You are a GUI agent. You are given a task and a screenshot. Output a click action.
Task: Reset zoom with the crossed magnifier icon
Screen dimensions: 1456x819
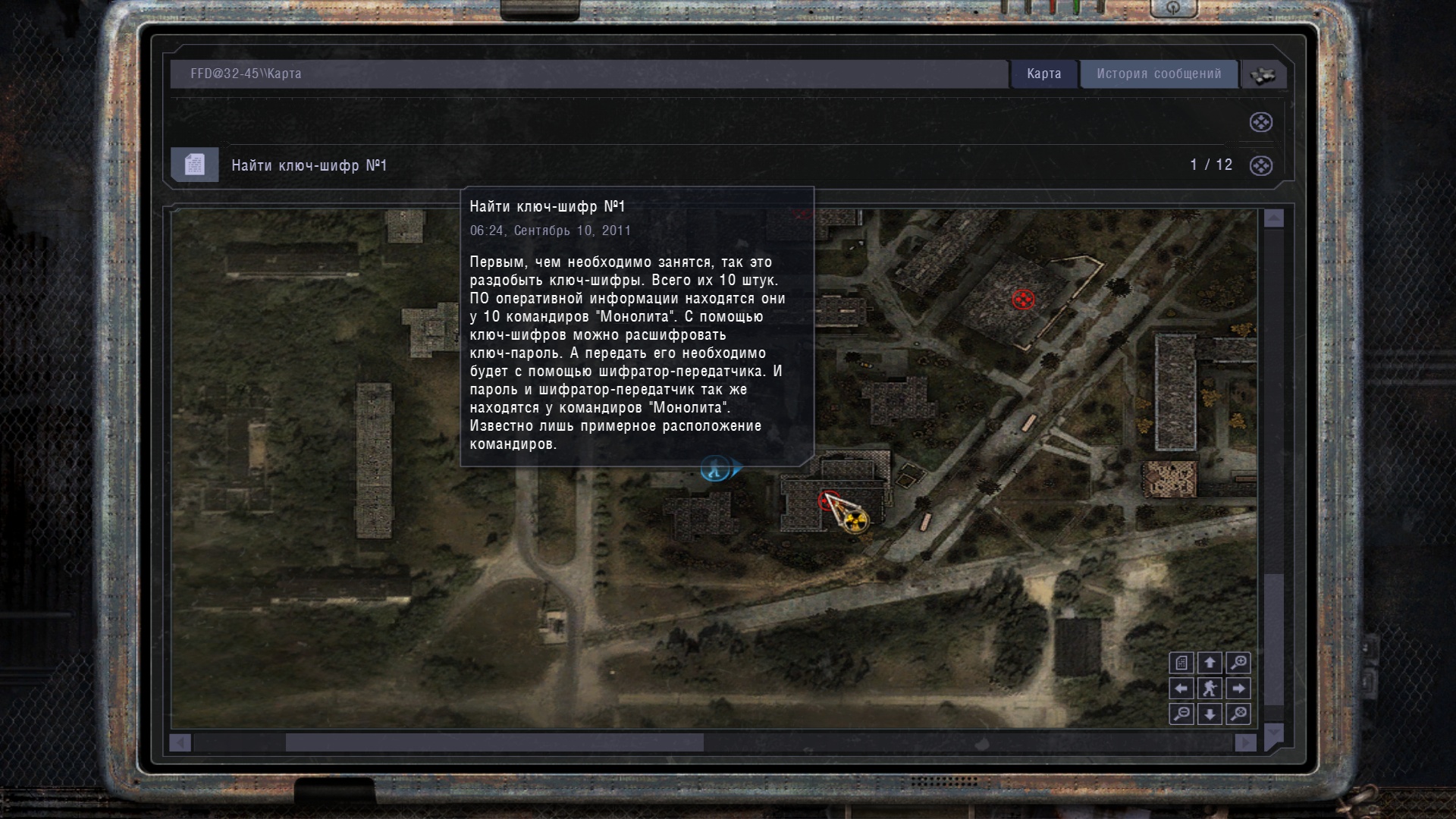[x=1238, y=714]
